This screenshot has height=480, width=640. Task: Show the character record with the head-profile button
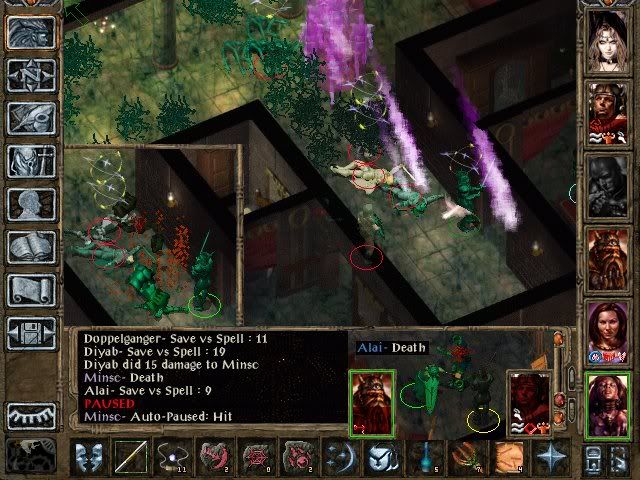32,203
